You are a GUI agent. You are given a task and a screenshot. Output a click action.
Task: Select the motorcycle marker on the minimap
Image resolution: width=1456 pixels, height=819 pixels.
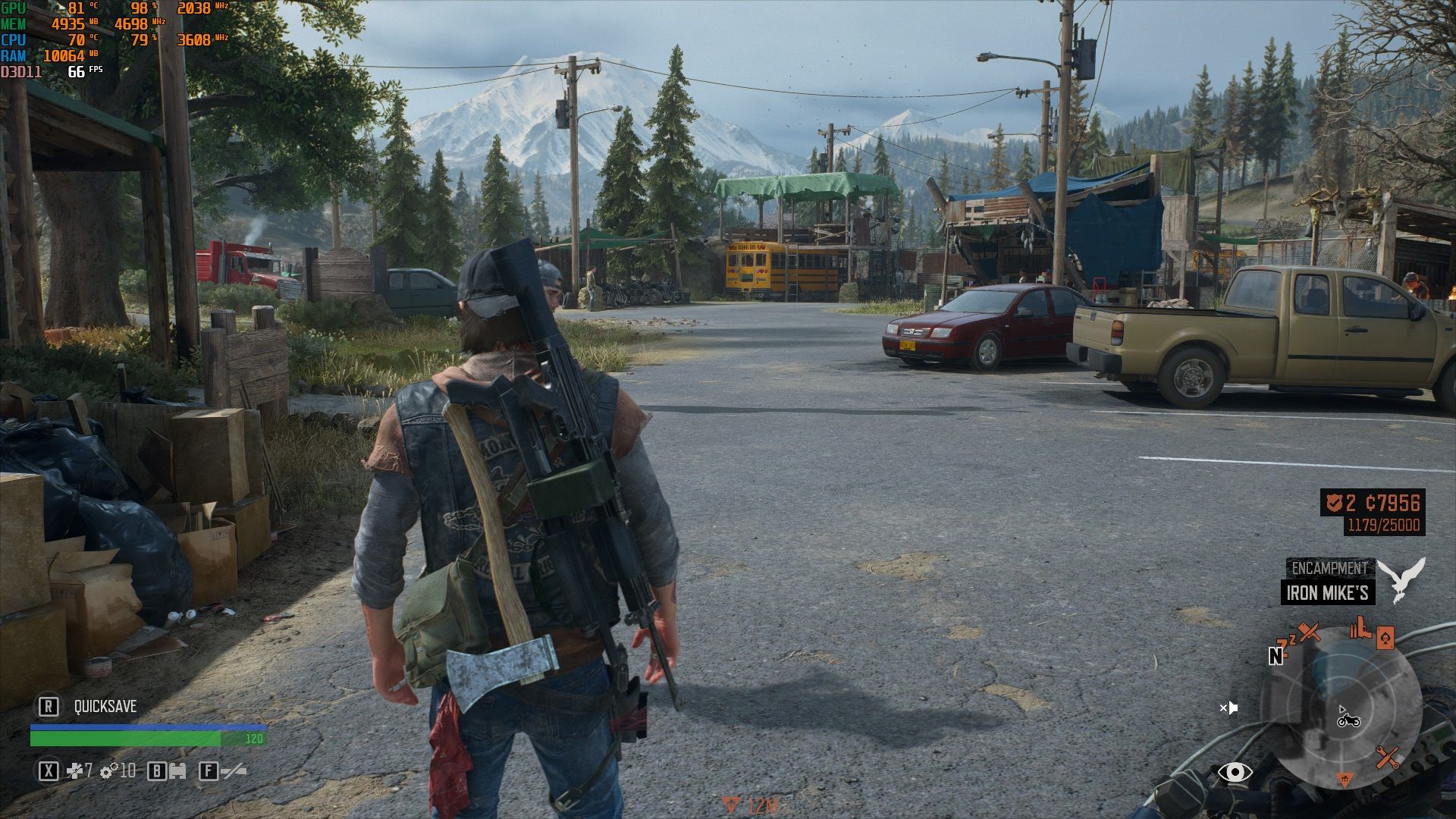(x=1348, y=720)
